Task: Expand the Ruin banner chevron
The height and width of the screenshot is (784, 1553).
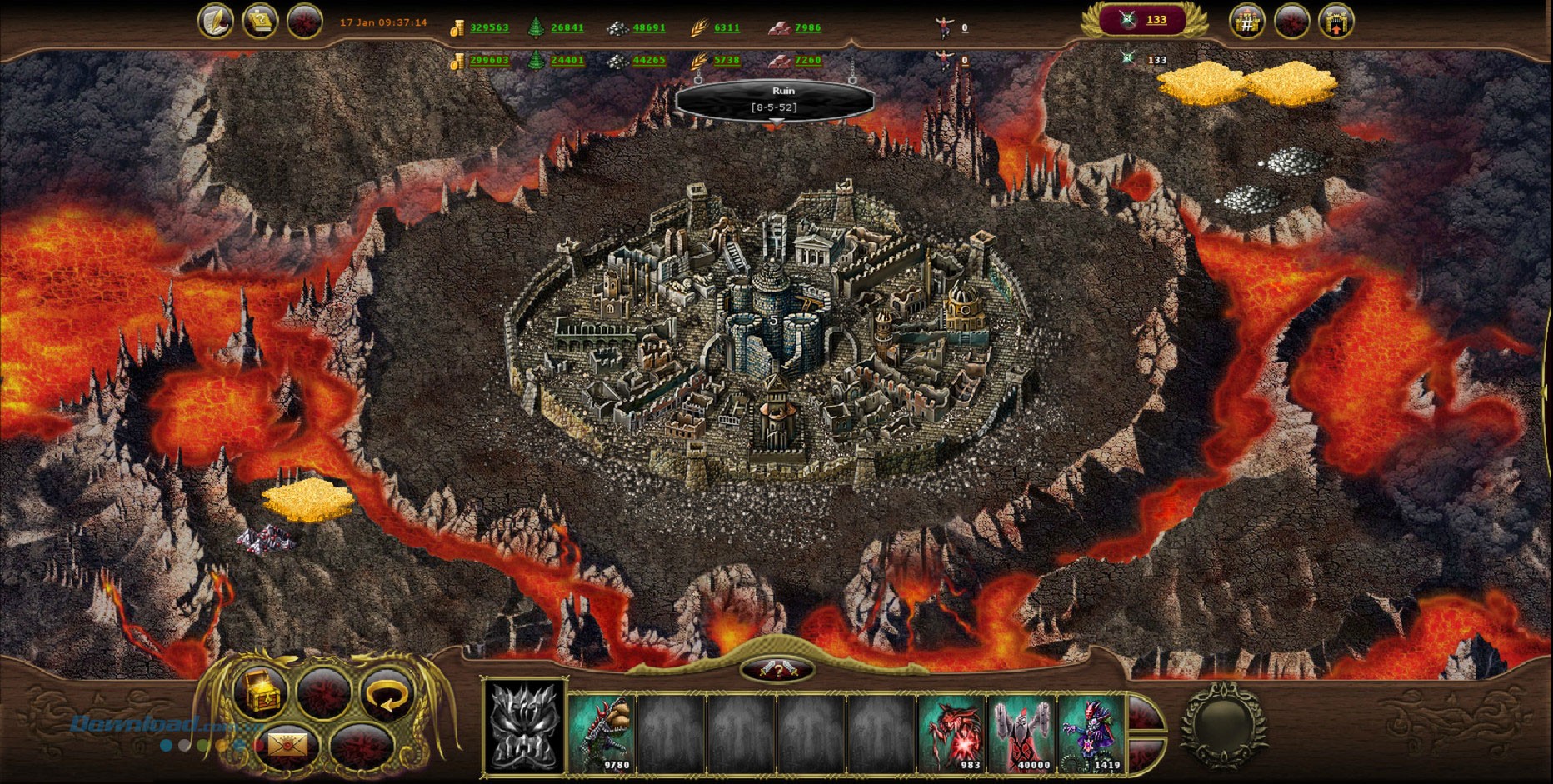Action: 776,120
